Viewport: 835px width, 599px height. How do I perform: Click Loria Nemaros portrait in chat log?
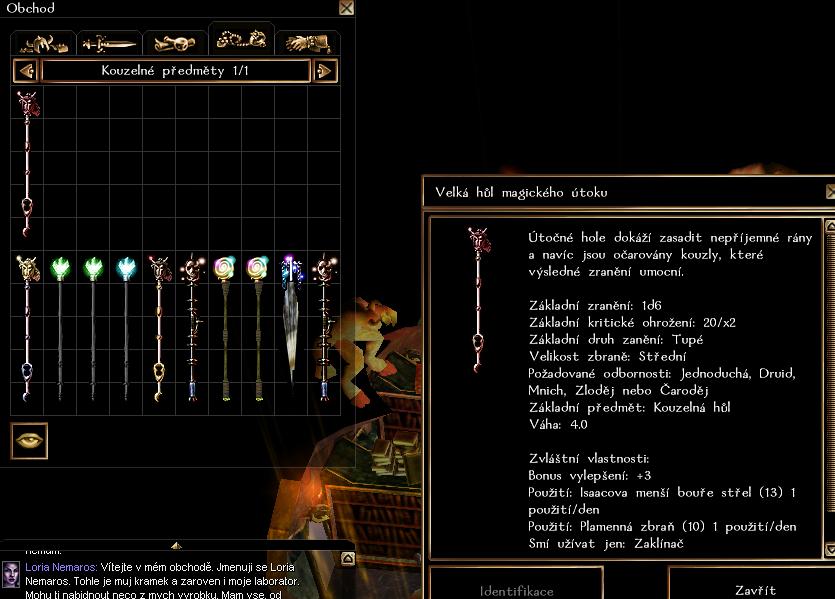11,573
